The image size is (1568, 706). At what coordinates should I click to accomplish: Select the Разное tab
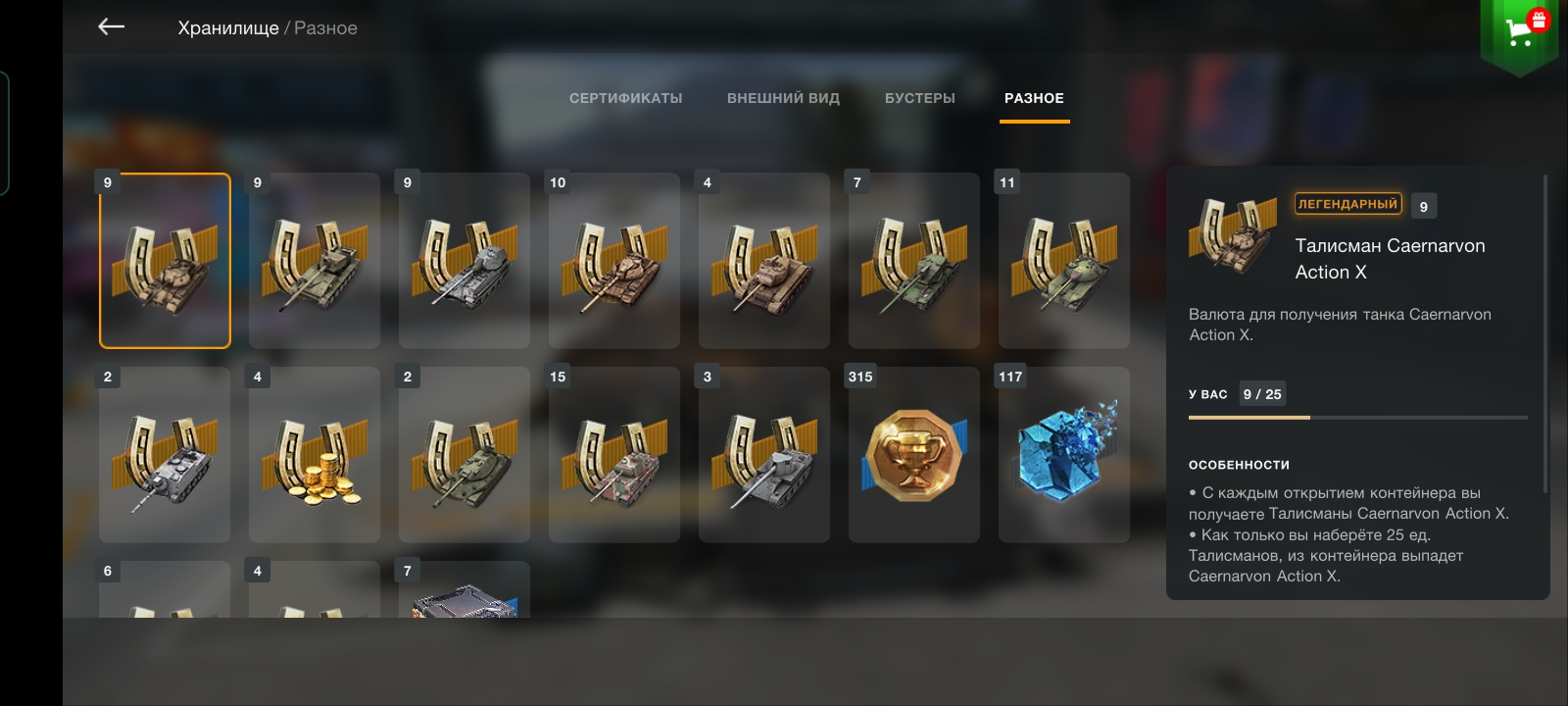[1034, 98]
